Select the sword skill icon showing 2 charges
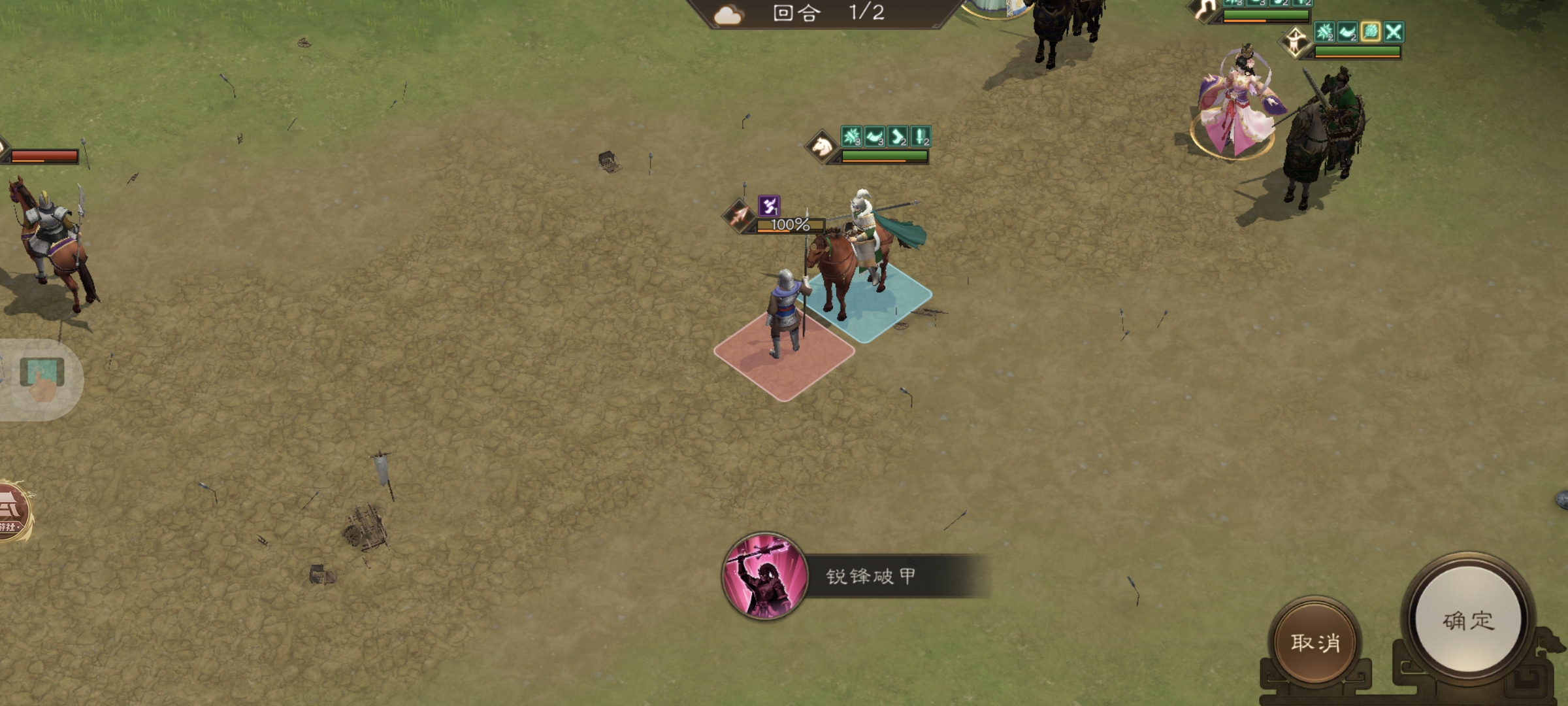 pos(921,137)
